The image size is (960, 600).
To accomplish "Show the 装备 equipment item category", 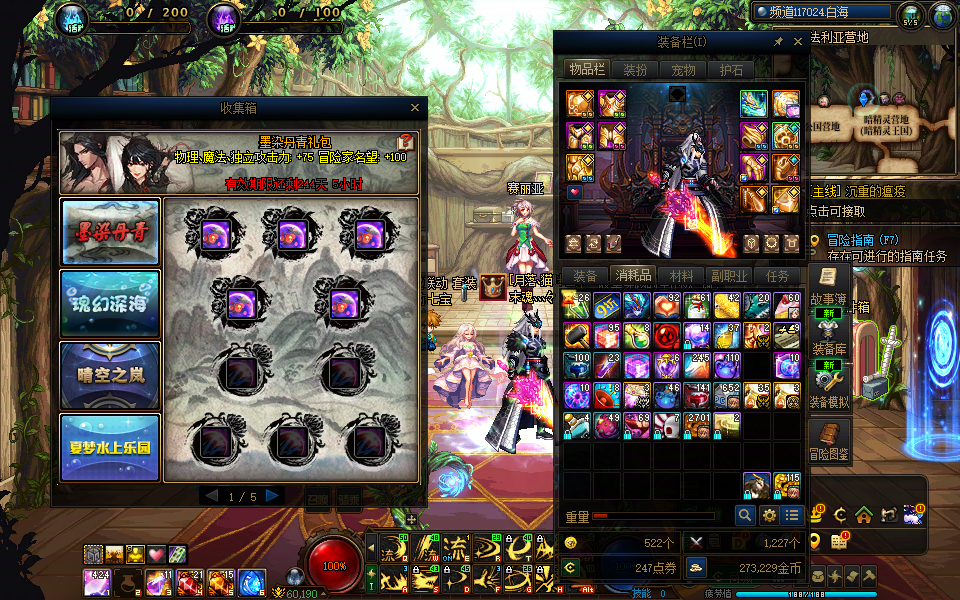I will tap(585, 276).
